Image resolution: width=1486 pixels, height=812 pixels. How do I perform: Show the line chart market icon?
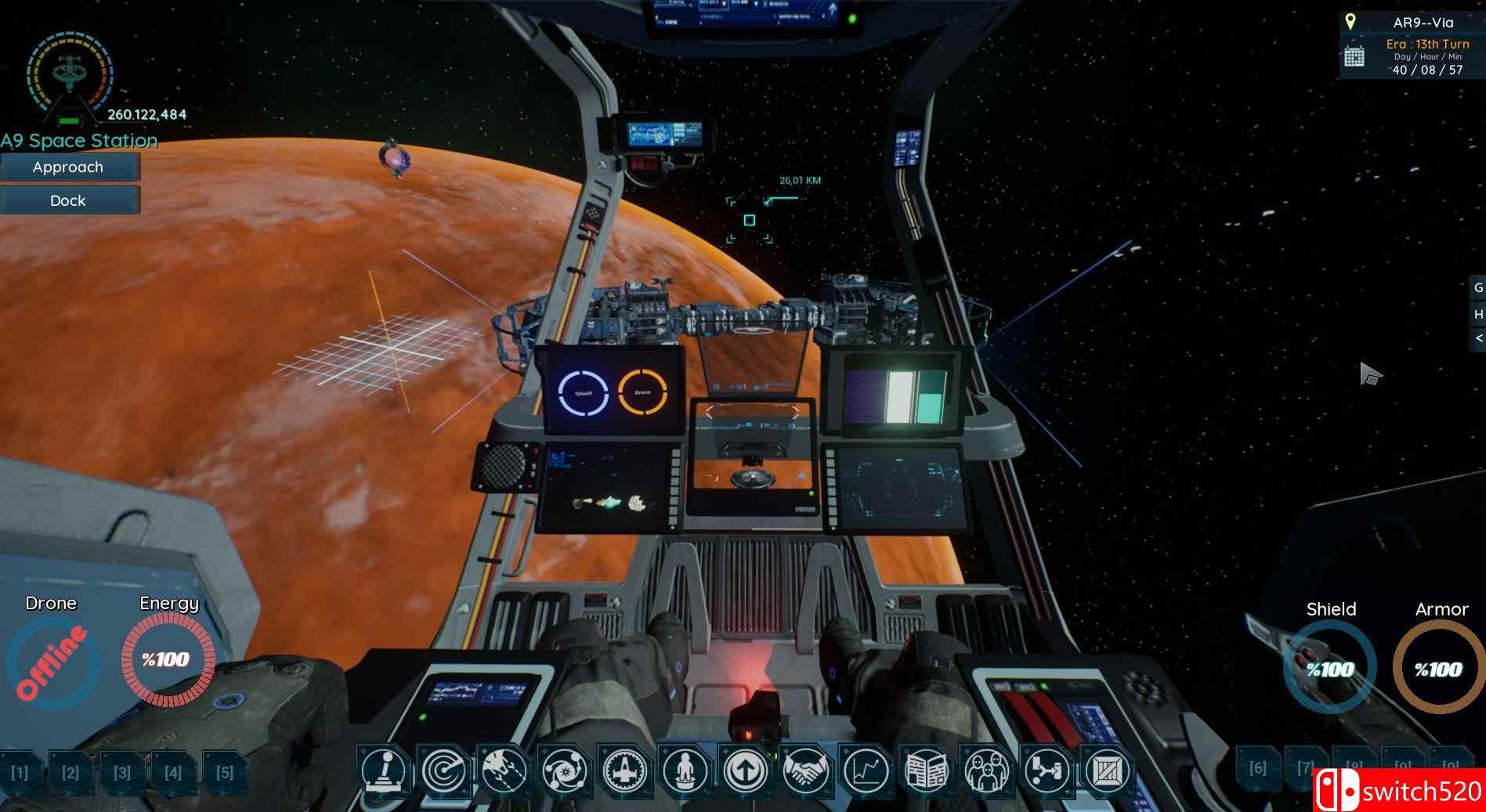point(866,770)
